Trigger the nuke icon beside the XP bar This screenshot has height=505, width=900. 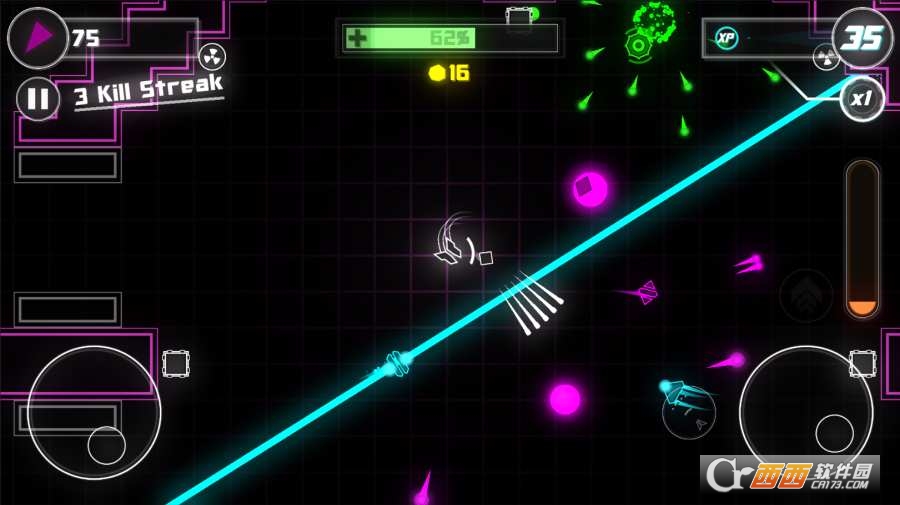click(825, 57)
